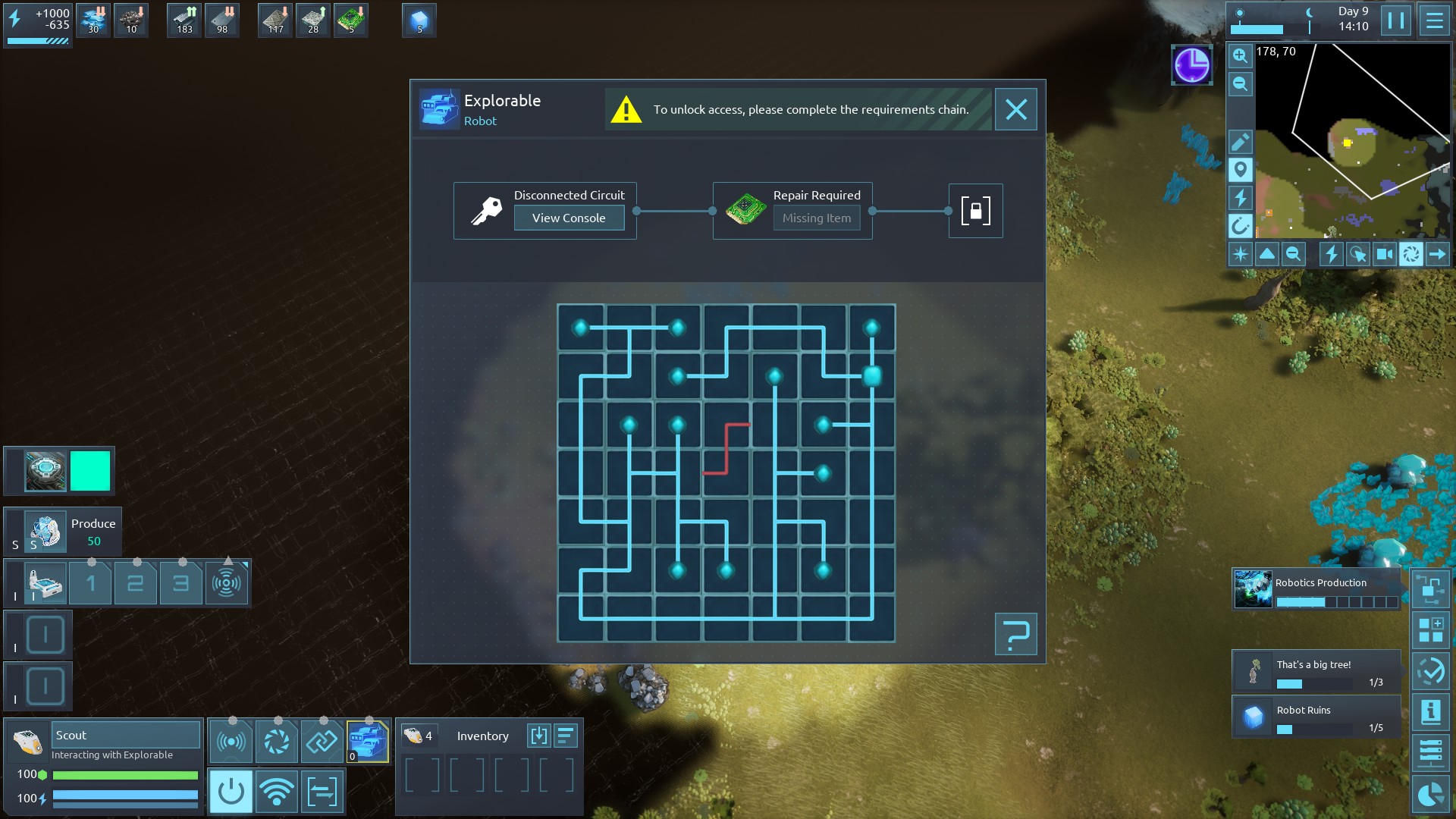Screen dimensions: 1456x819
Task: Open the Robotics Production tracker
Action: click(1316, 591)
